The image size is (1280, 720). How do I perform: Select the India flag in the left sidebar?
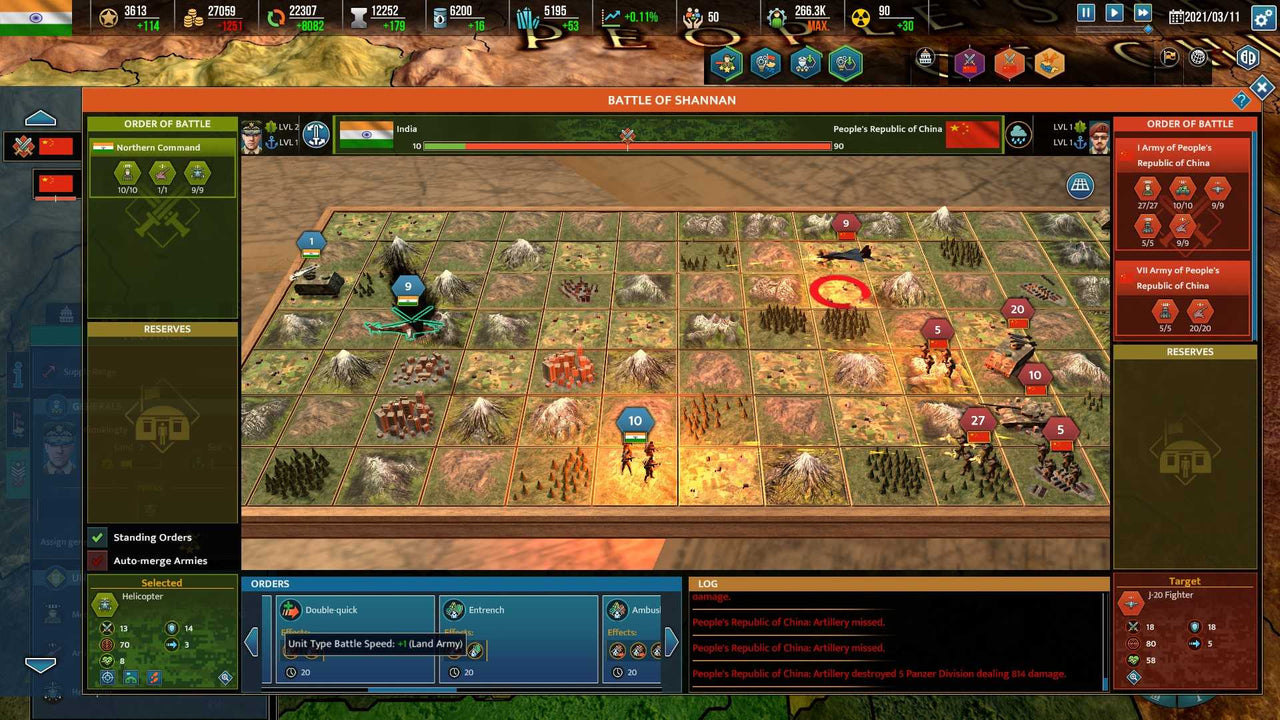click(38, 17)
